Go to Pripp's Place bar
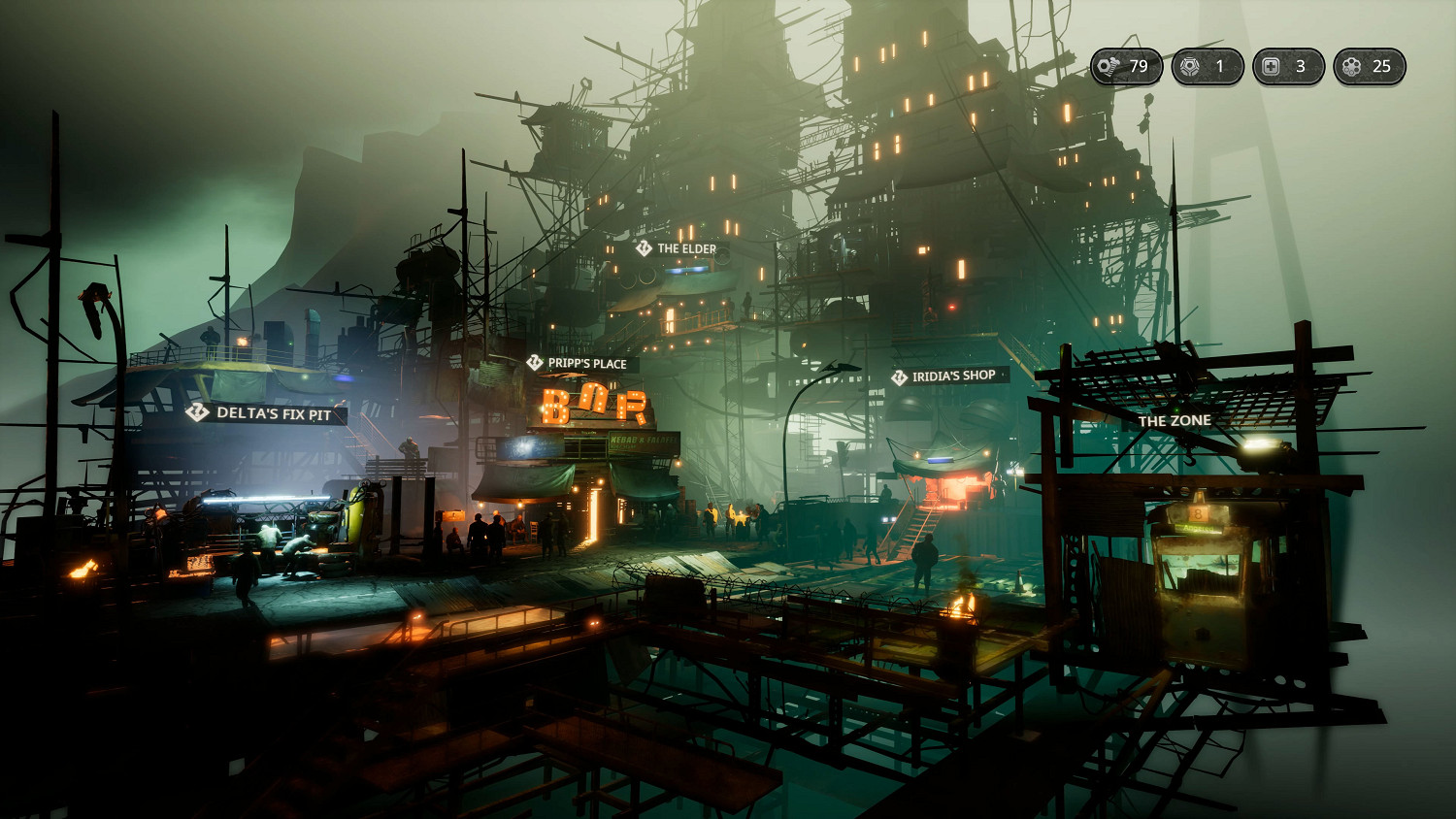The width and height of the screenshot is (1456, 819). coord(580,363)
